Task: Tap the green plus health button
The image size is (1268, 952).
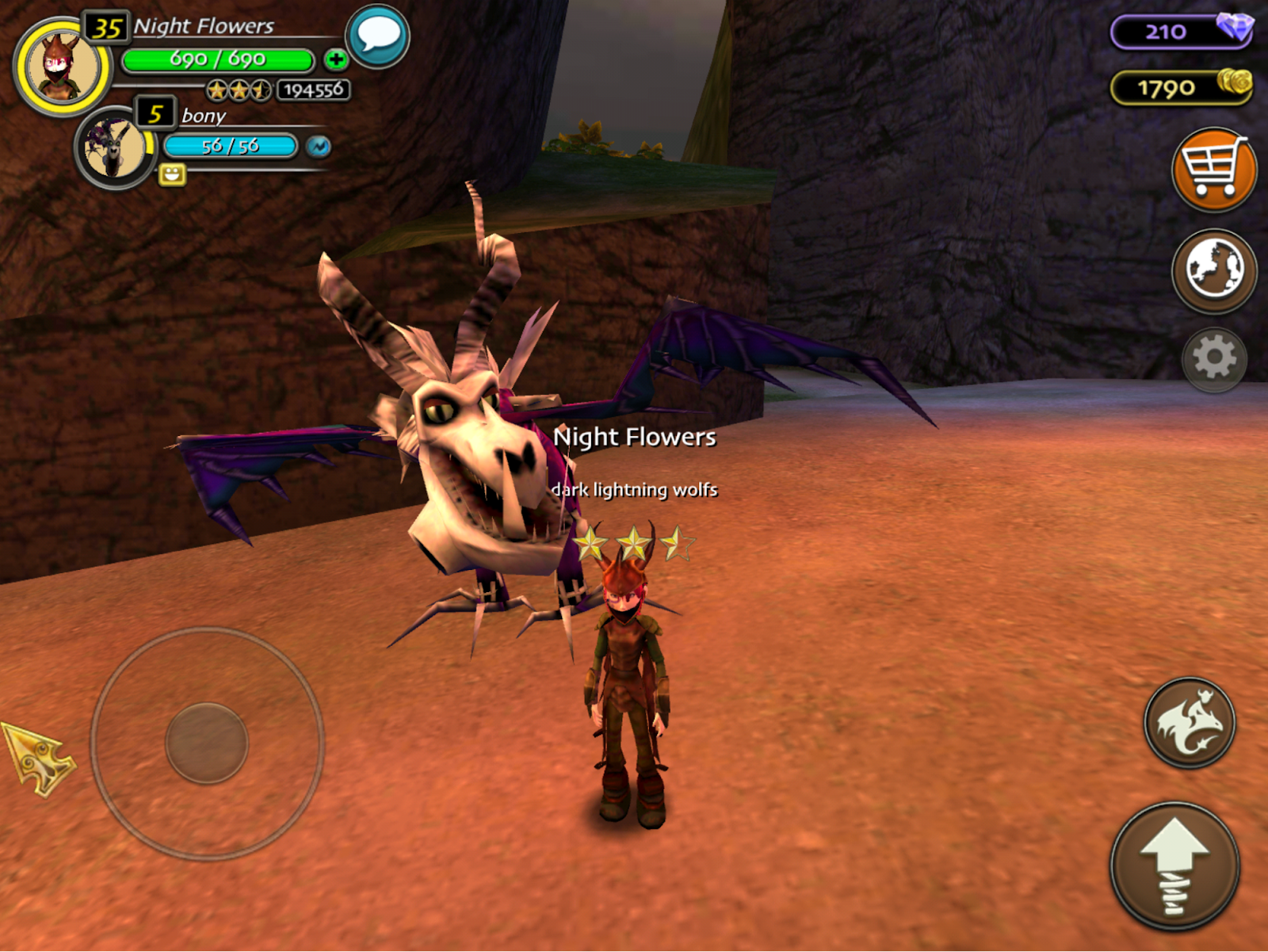Action: [336, 59]
